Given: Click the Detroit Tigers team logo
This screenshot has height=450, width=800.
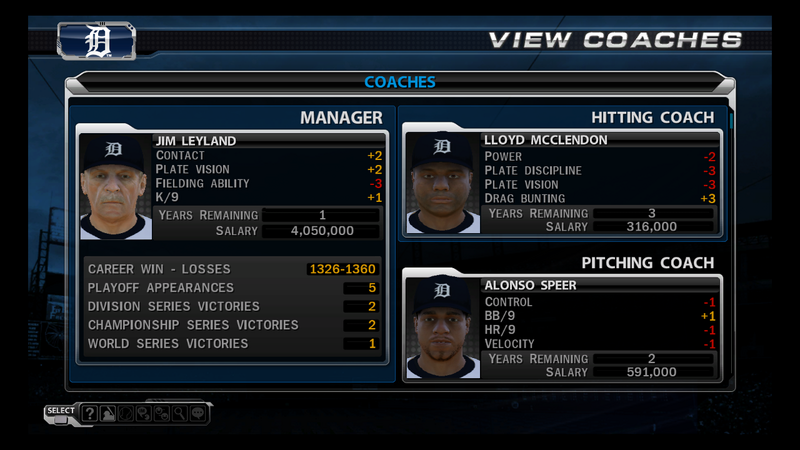Looking at the screenshot, I should [x=97, y=42].
